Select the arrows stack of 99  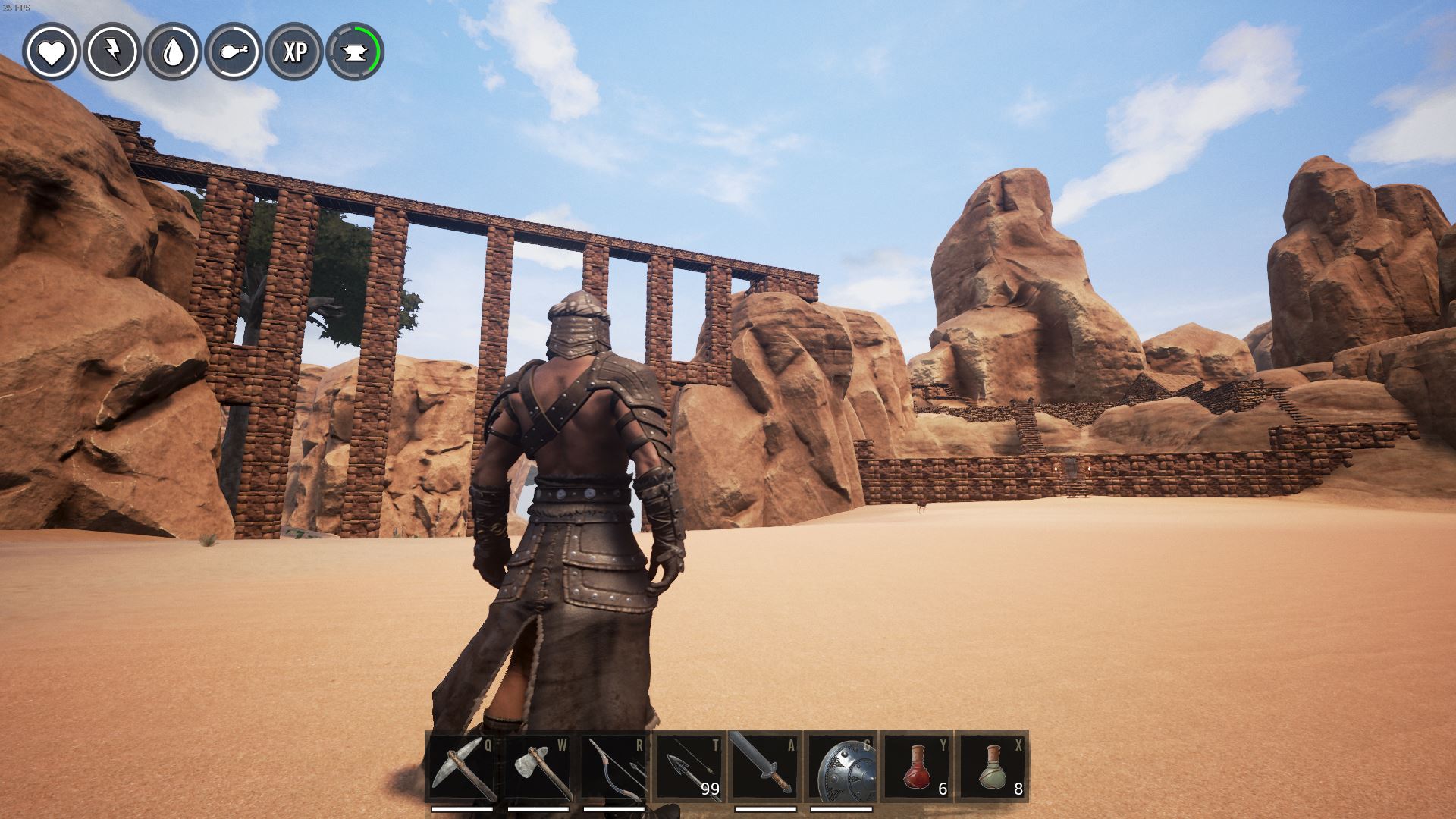point(689,766)
